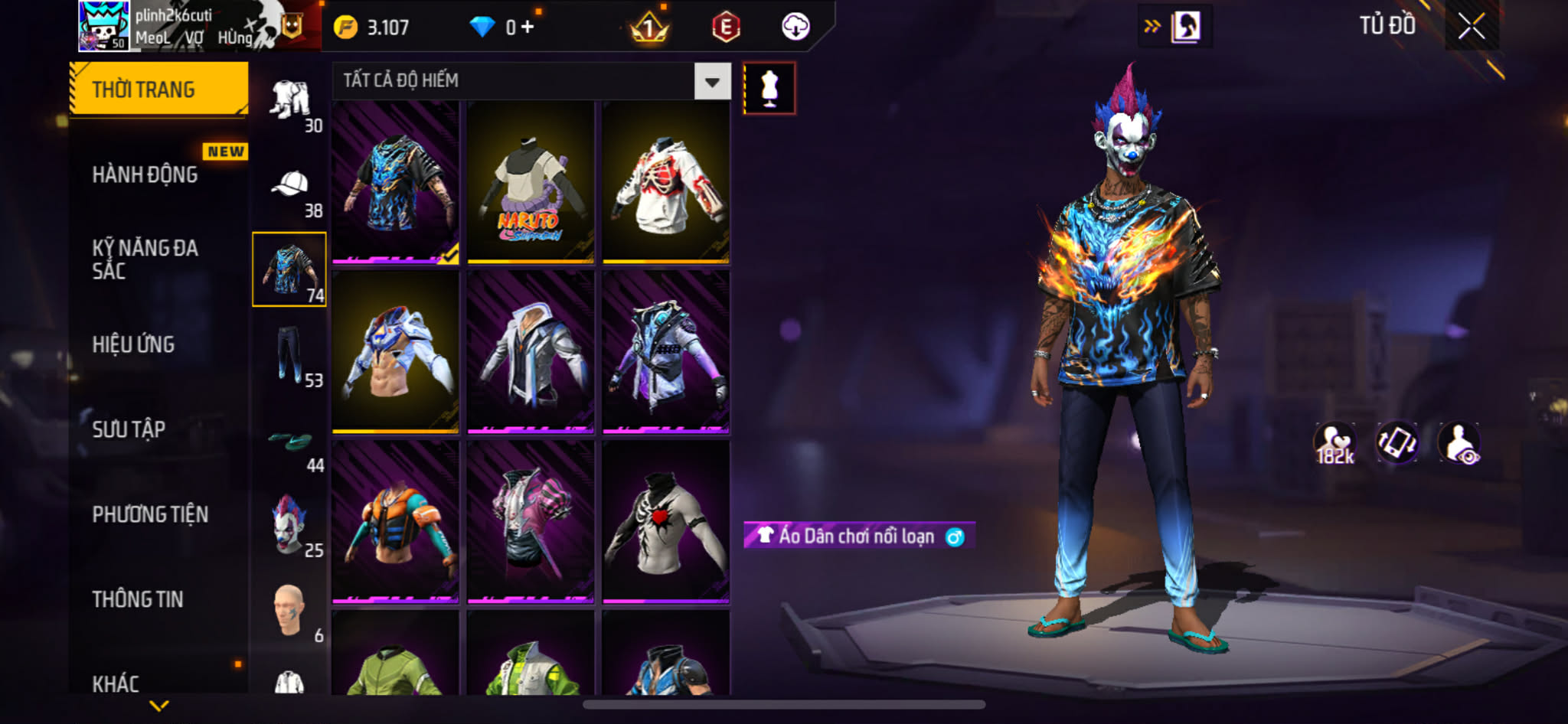Switch to Kỹ Năng Đa Sắc section
Viewport: 1568px width, 724px height.
[x=145, y=259]
